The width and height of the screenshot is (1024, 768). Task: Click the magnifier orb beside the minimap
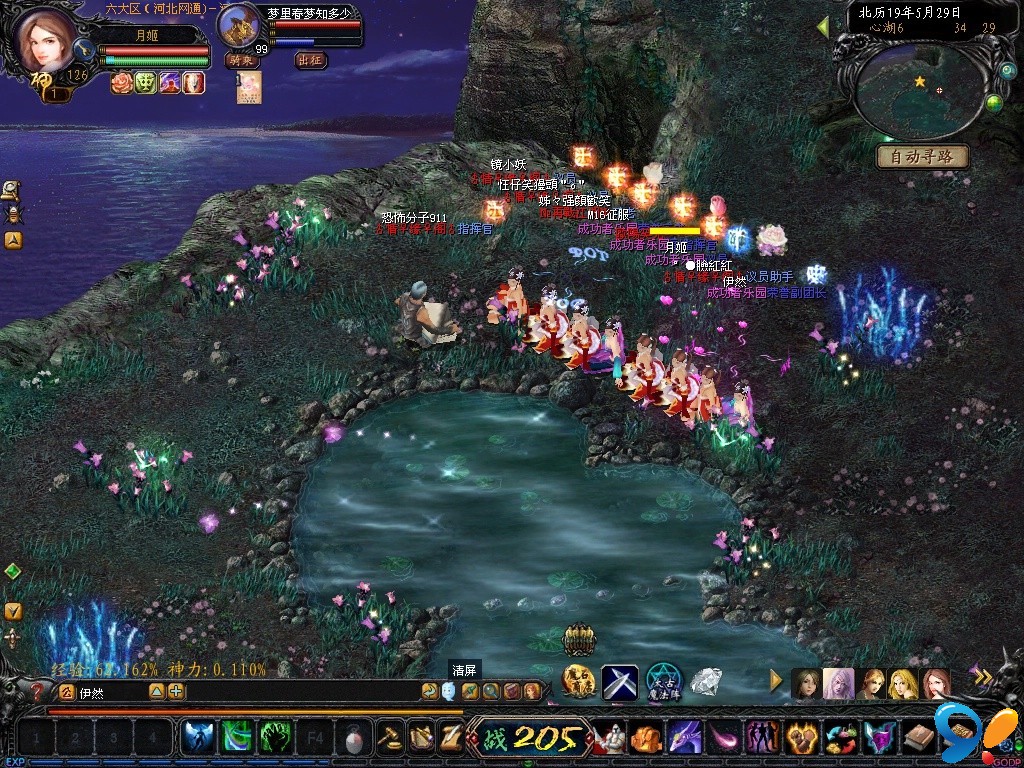pos(1006,73)
